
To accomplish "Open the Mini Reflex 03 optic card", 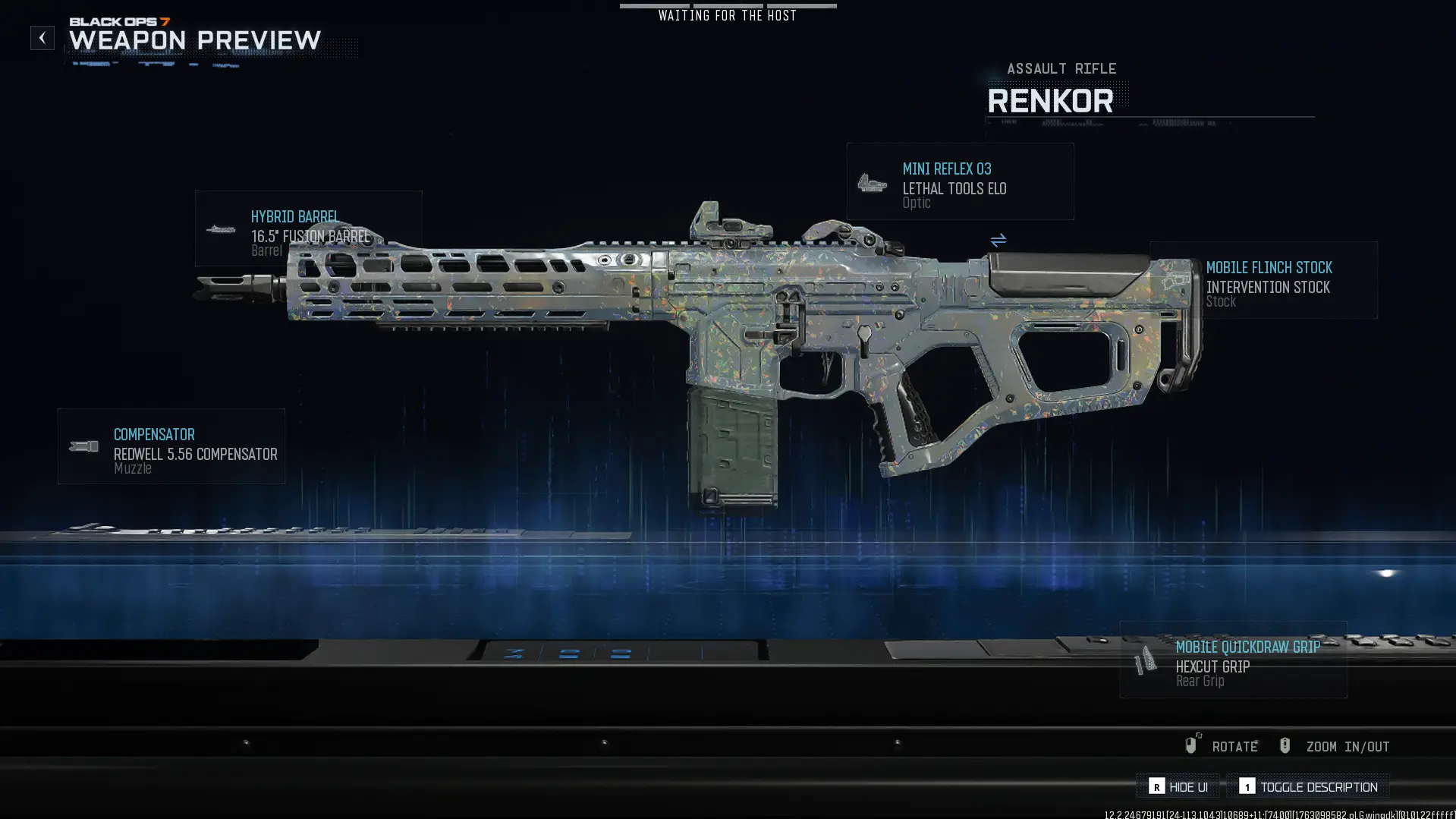I will point(960,182).
